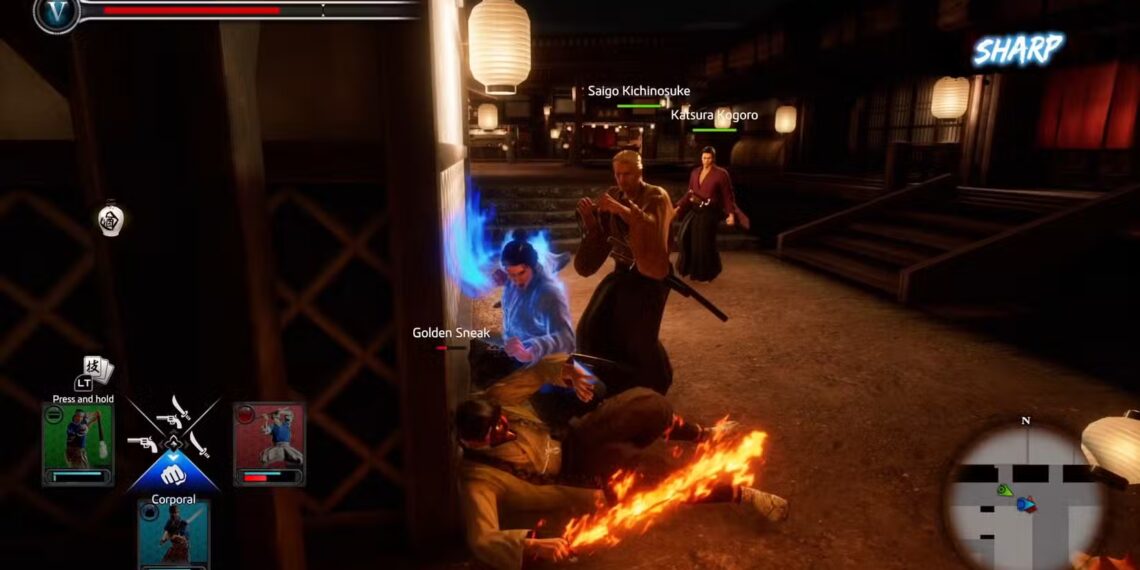Click the circular minimap
Screen dimensions: 1140x570
pos(1025,497)
